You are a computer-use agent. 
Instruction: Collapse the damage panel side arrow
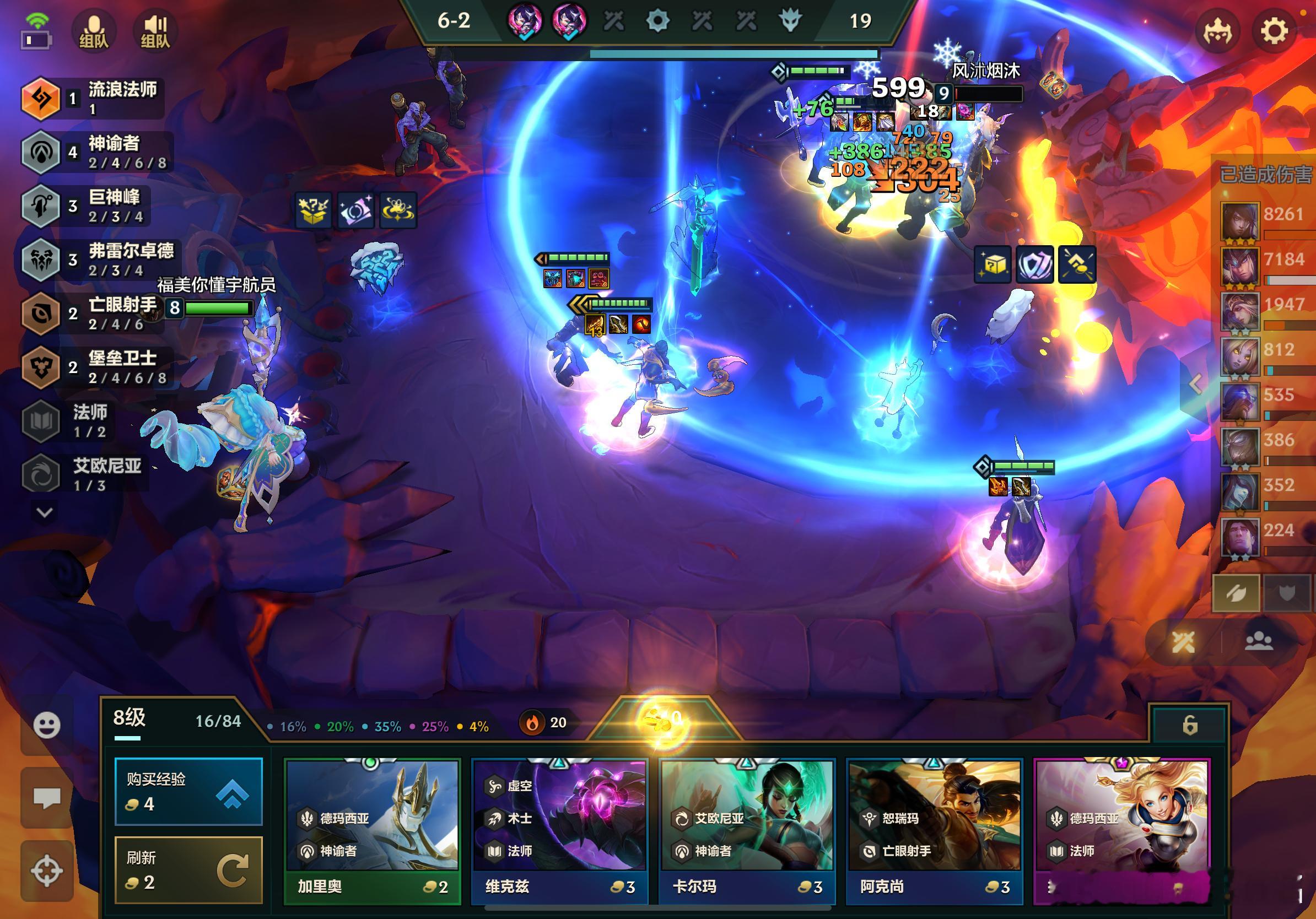(1196, 385)
